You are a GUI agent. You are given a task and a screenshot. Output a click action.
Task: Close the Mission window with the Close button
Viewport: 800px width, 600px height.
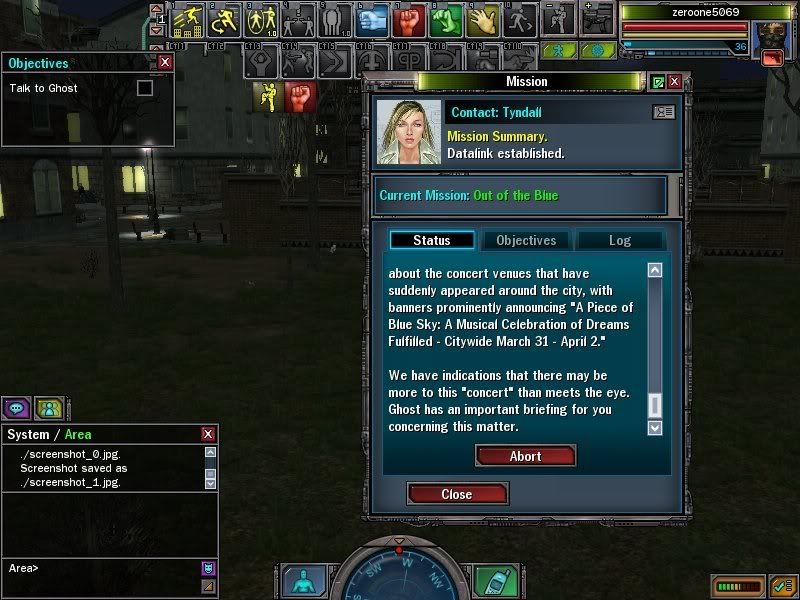tap(457, 494)
